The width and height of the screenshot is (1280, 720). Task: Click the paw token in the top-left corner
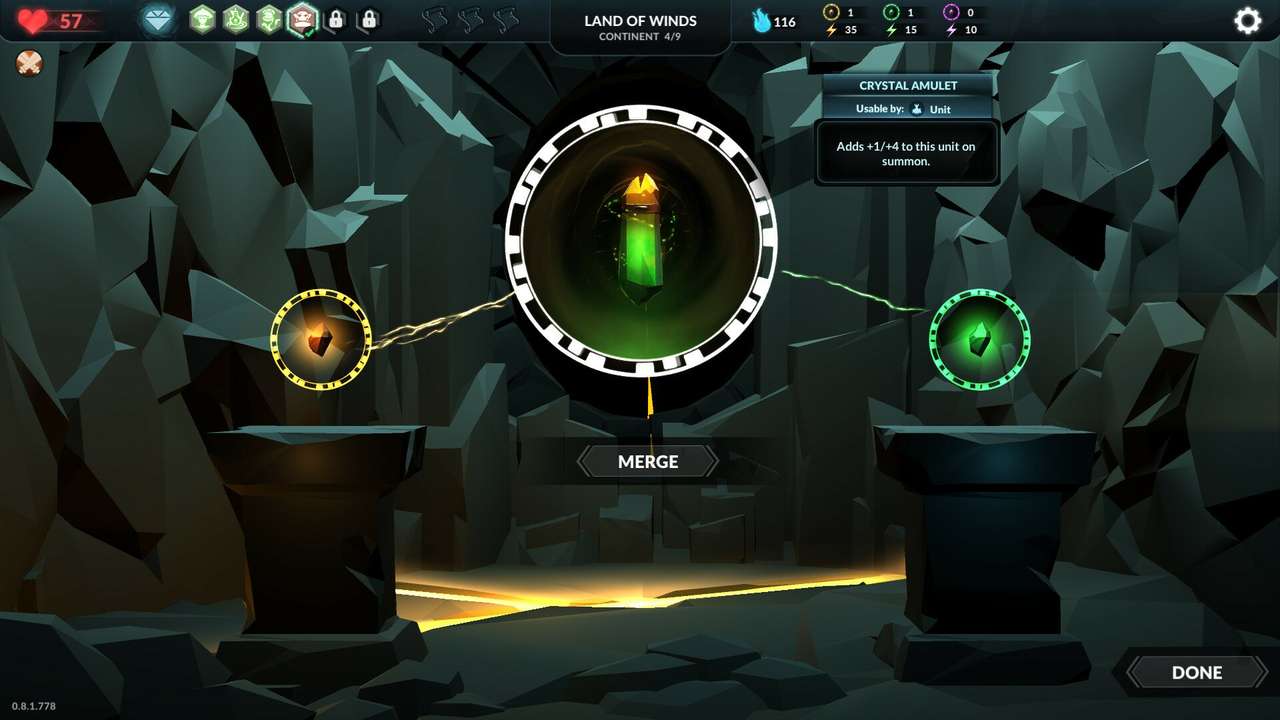click(29, 63)
